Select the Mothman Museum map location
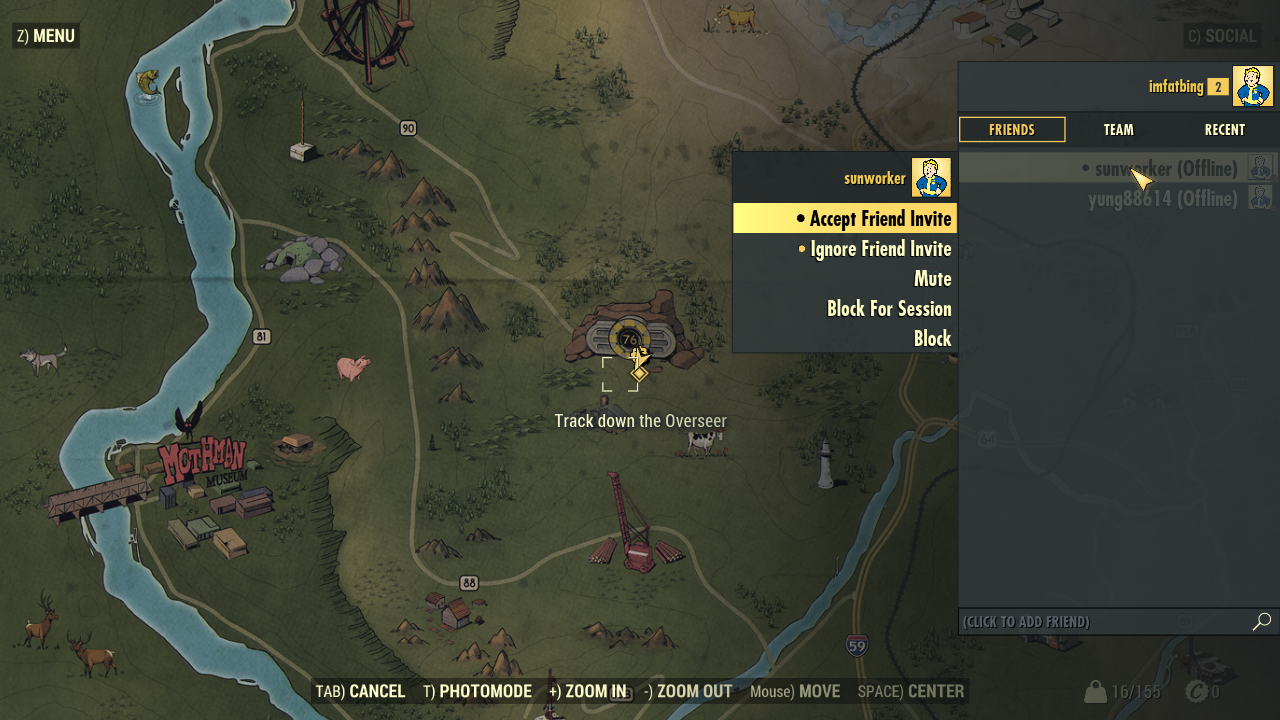1280x720 pixels. [203, 466]
